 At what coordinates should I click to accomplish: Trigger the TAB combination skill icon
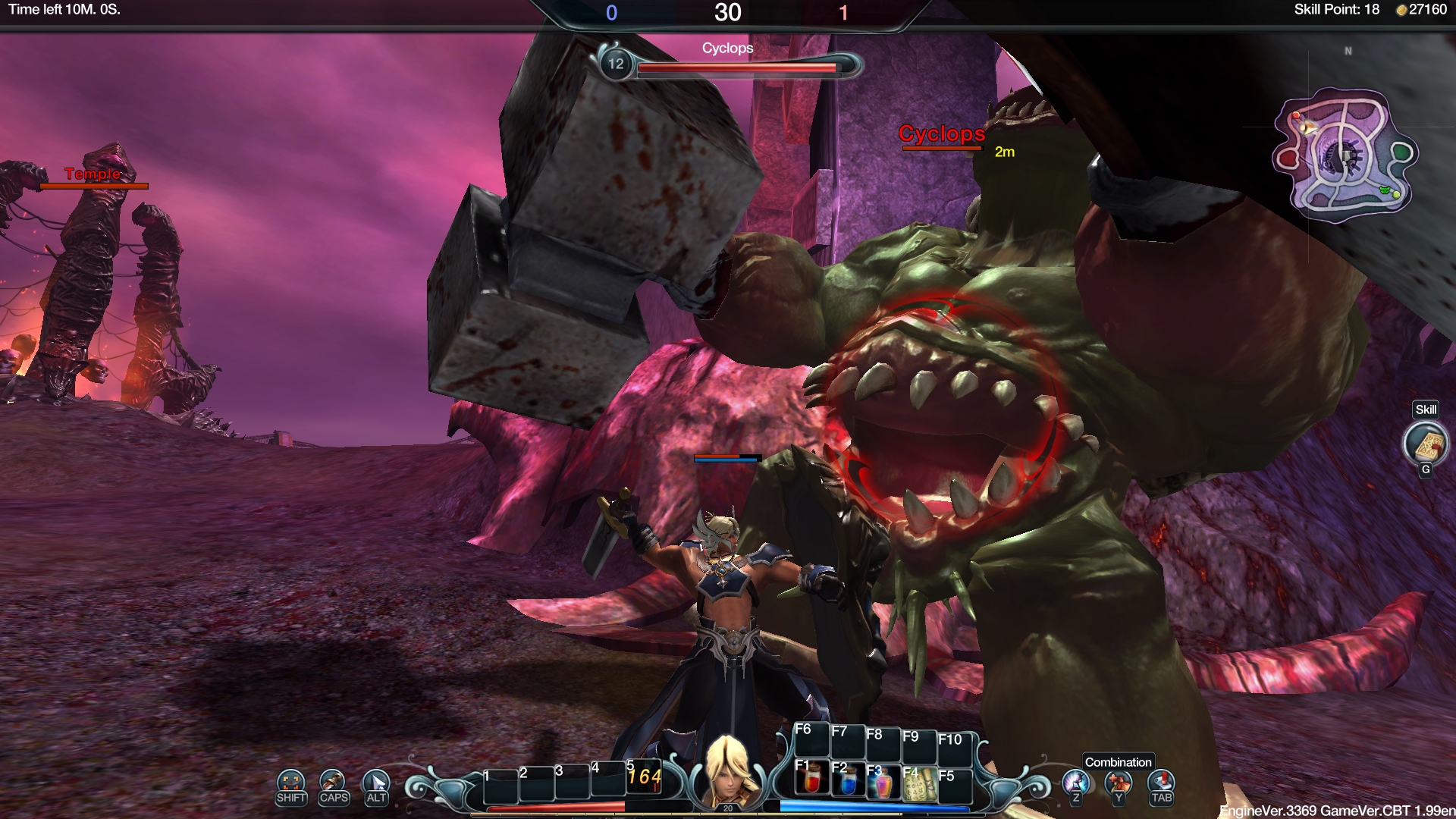pyautogui.click(x=1161, y=783)
